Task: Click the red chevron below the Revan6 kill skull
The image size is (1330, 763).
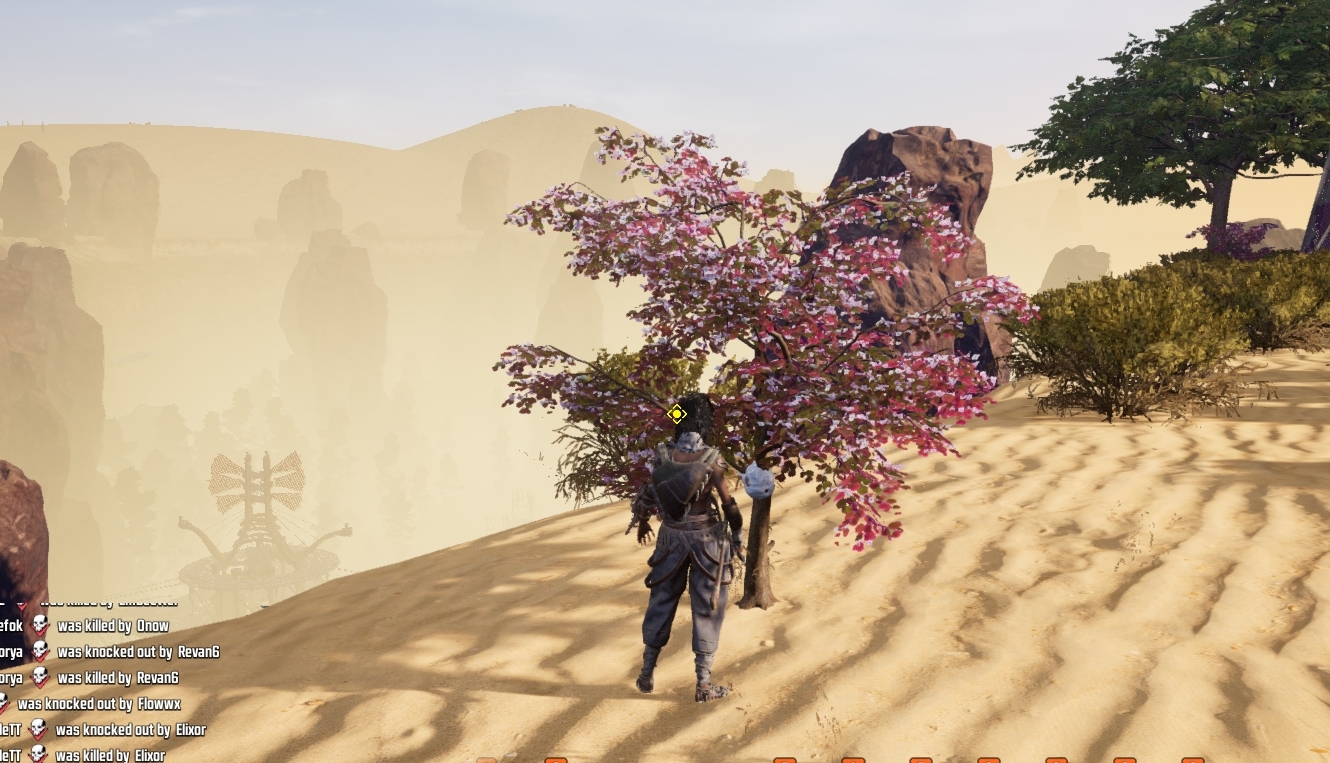Action: [40, 685]
